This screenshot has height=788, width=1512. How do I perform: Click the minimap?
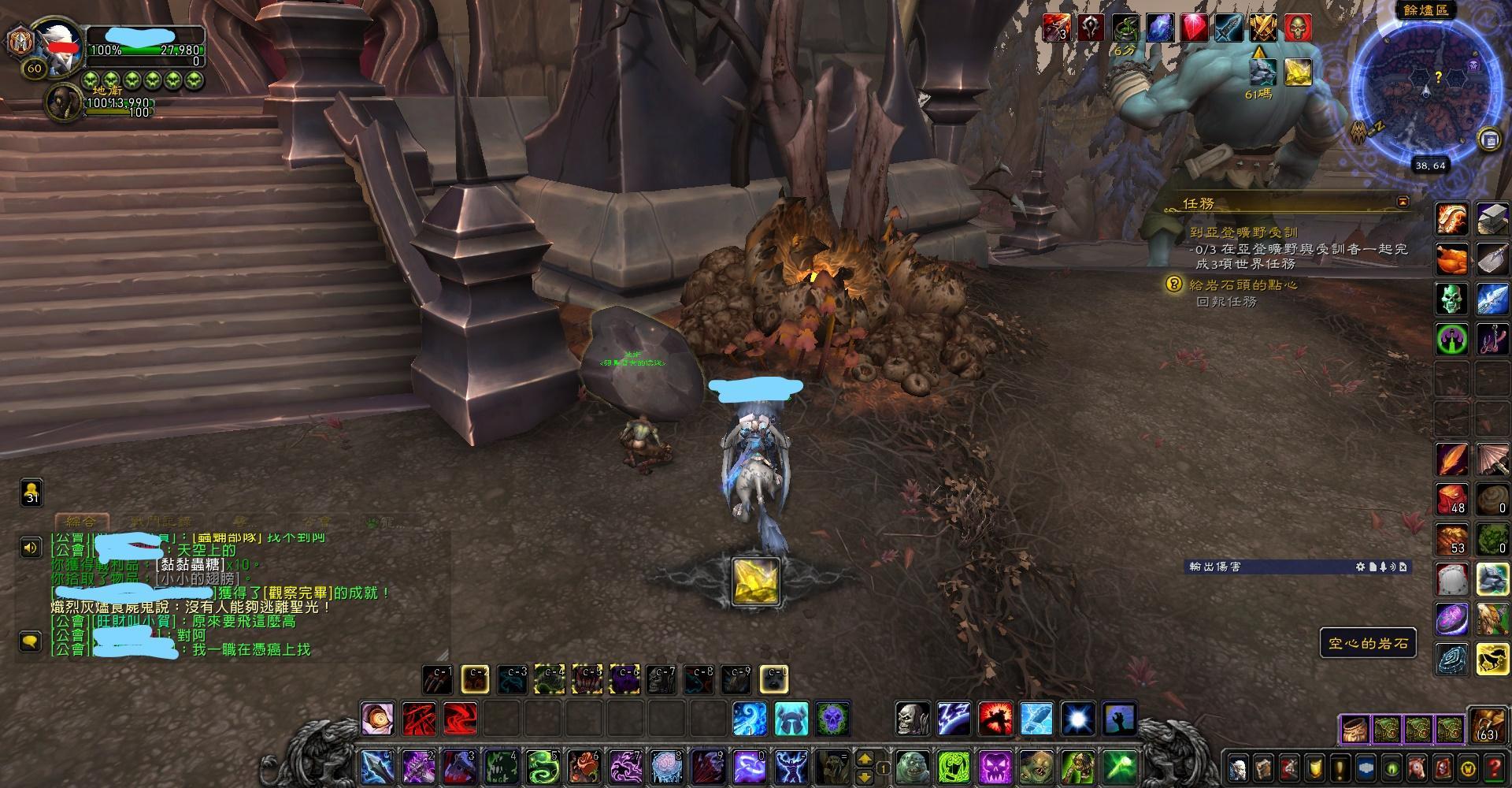tap(1425, 87)
